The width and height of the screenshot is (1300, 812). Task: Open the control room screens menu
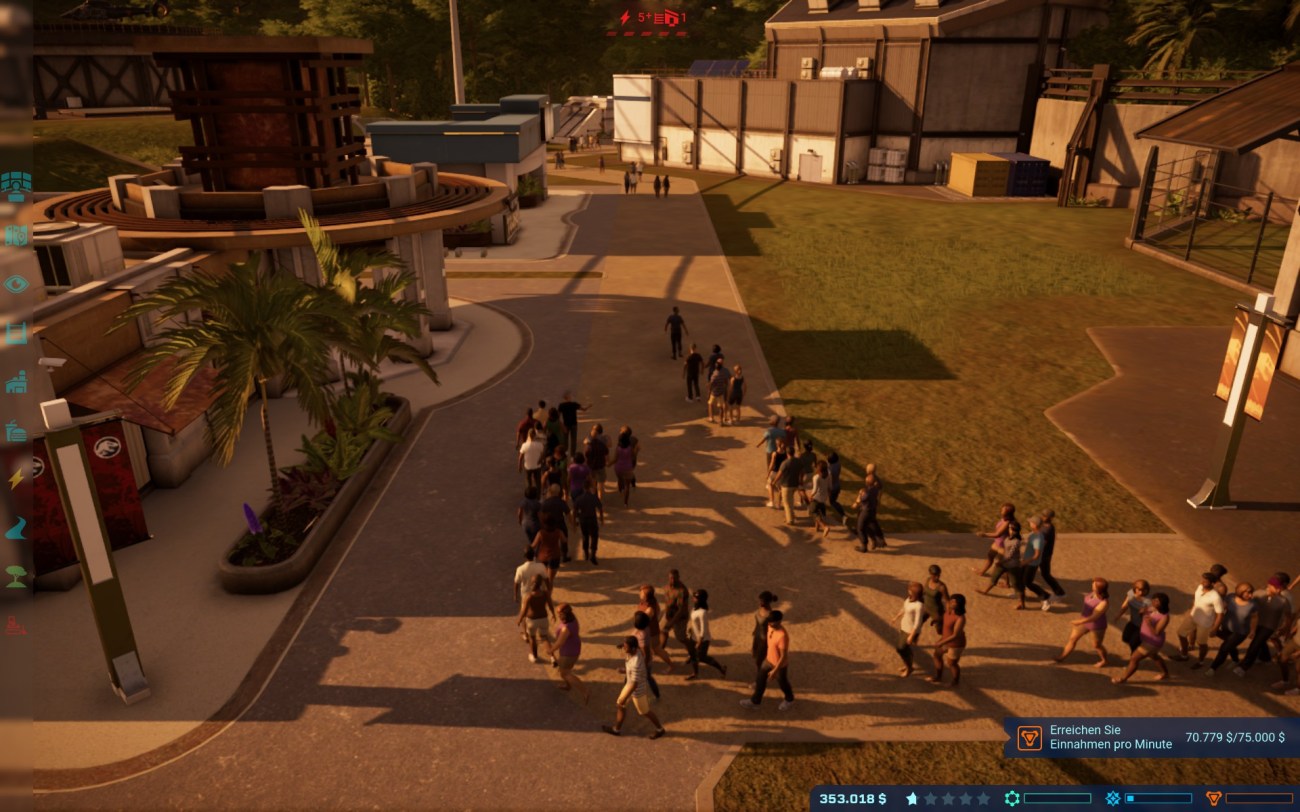click(16, 186)
